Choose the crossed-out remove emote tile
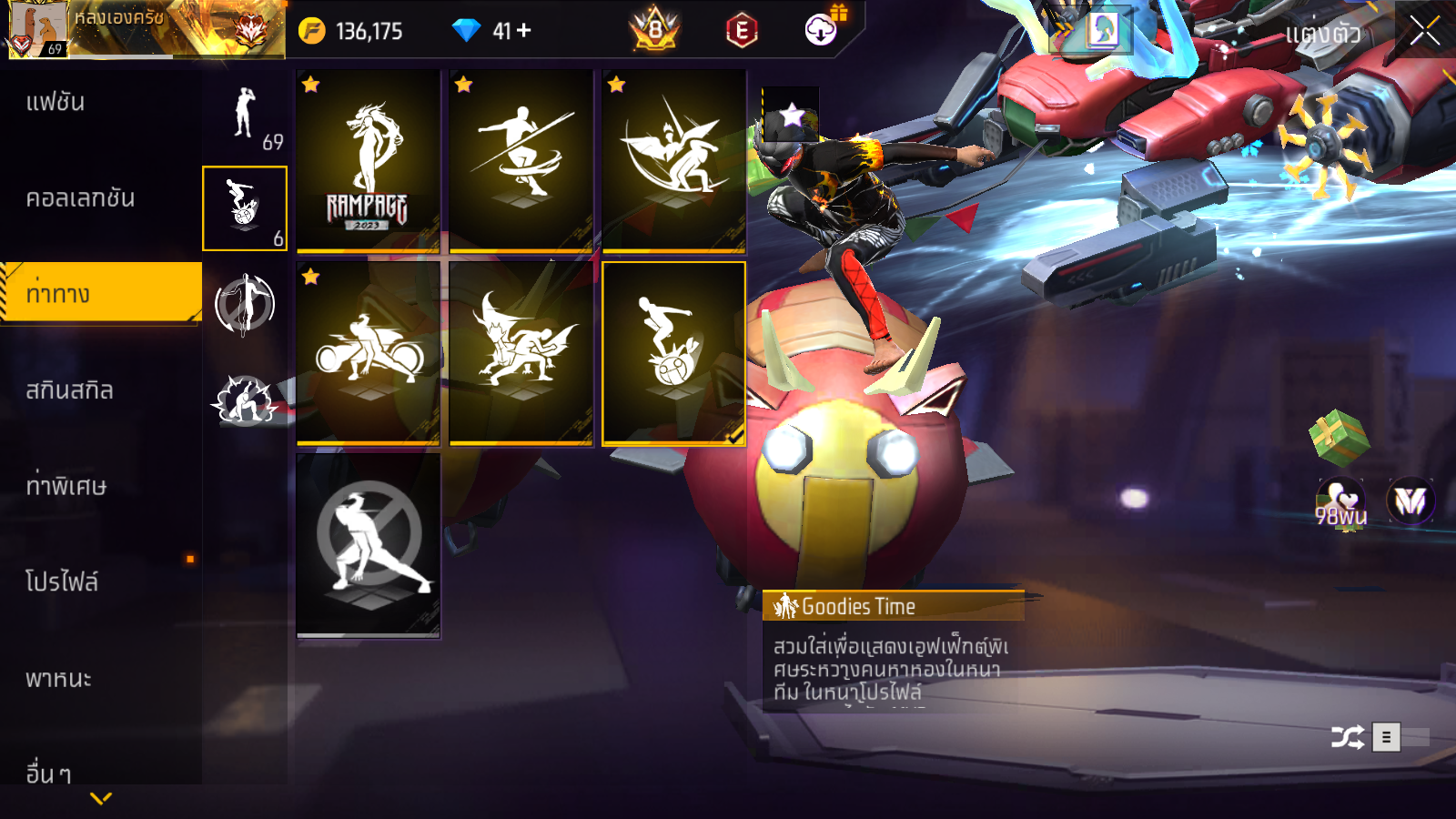Screen dimensions: 1456x819 click(x=368, y=544)
